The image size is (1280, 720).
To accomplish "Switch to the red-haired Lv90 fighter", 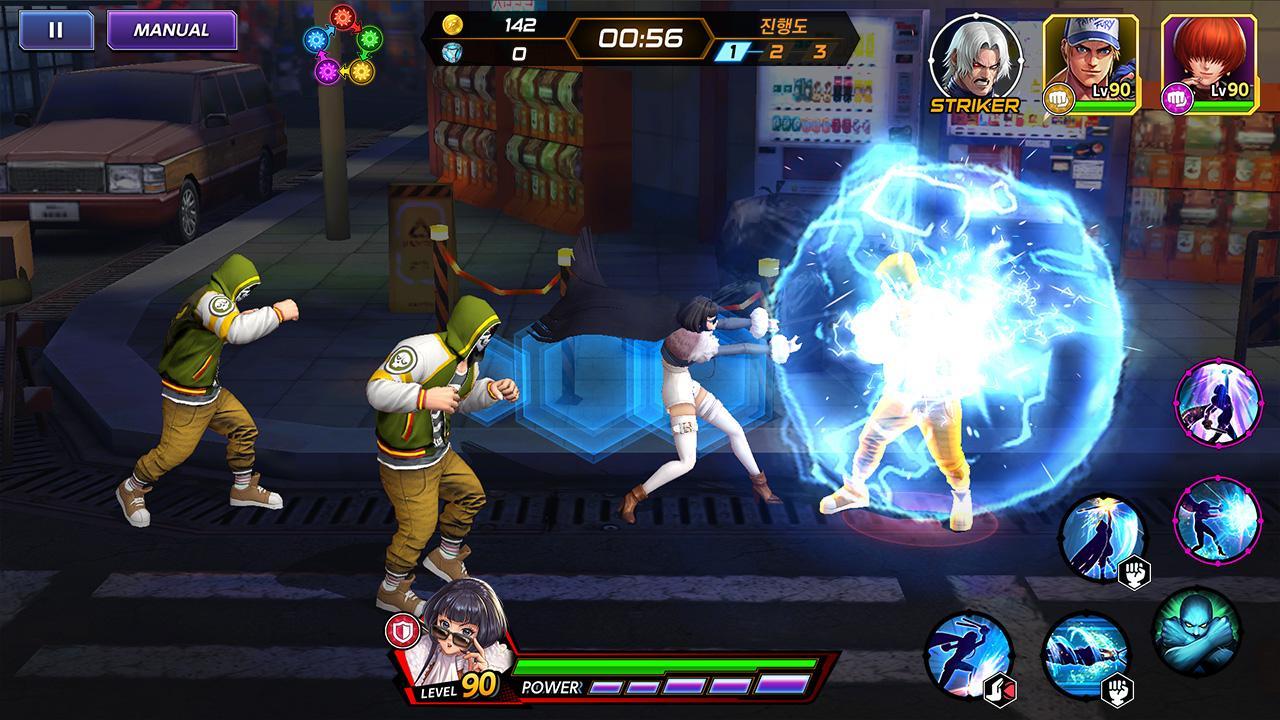I will [1207, 57].
